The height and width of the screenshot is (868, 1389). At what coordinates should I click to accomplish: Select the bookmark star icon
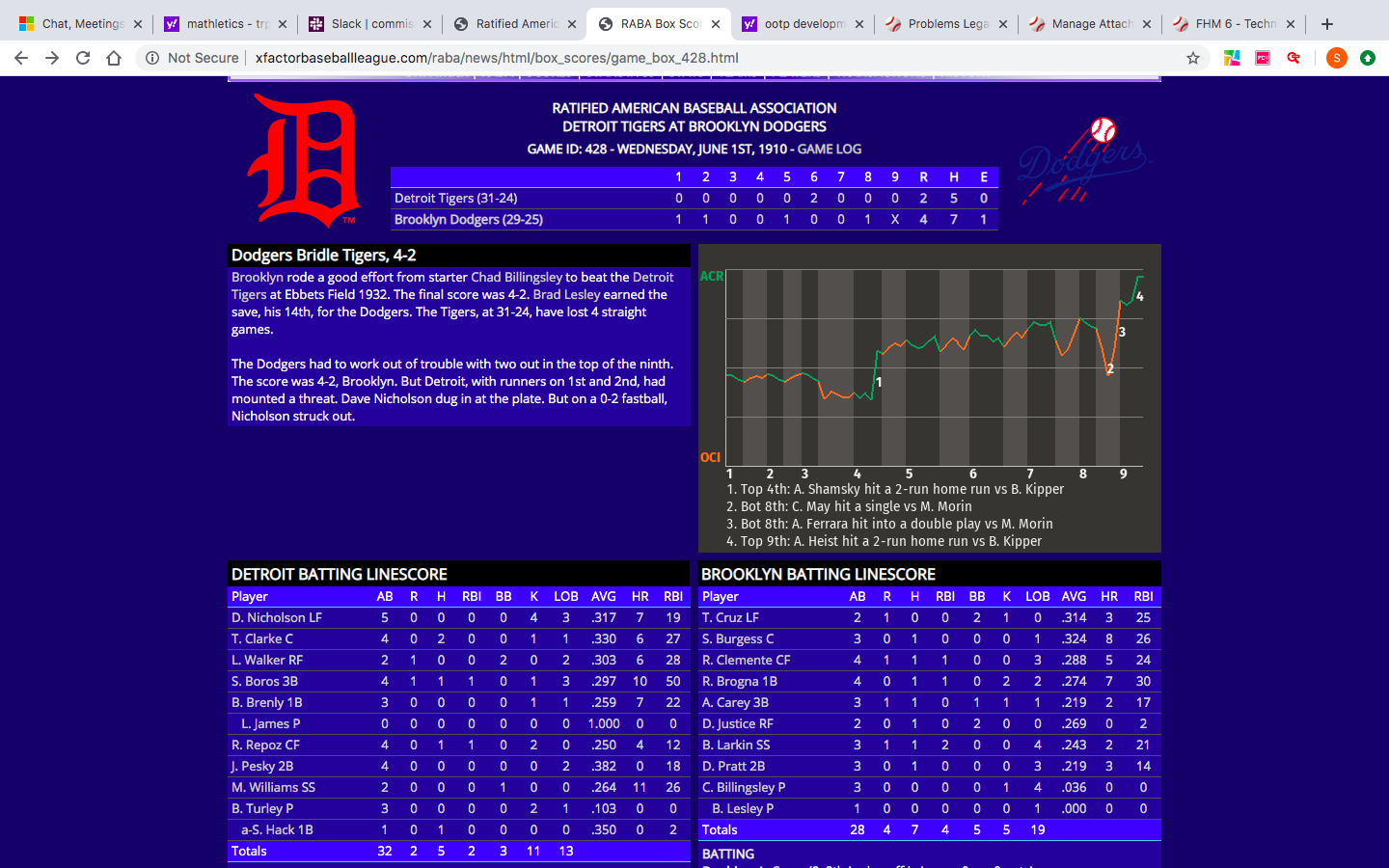pyautogui.click(x=1193, y=57)
